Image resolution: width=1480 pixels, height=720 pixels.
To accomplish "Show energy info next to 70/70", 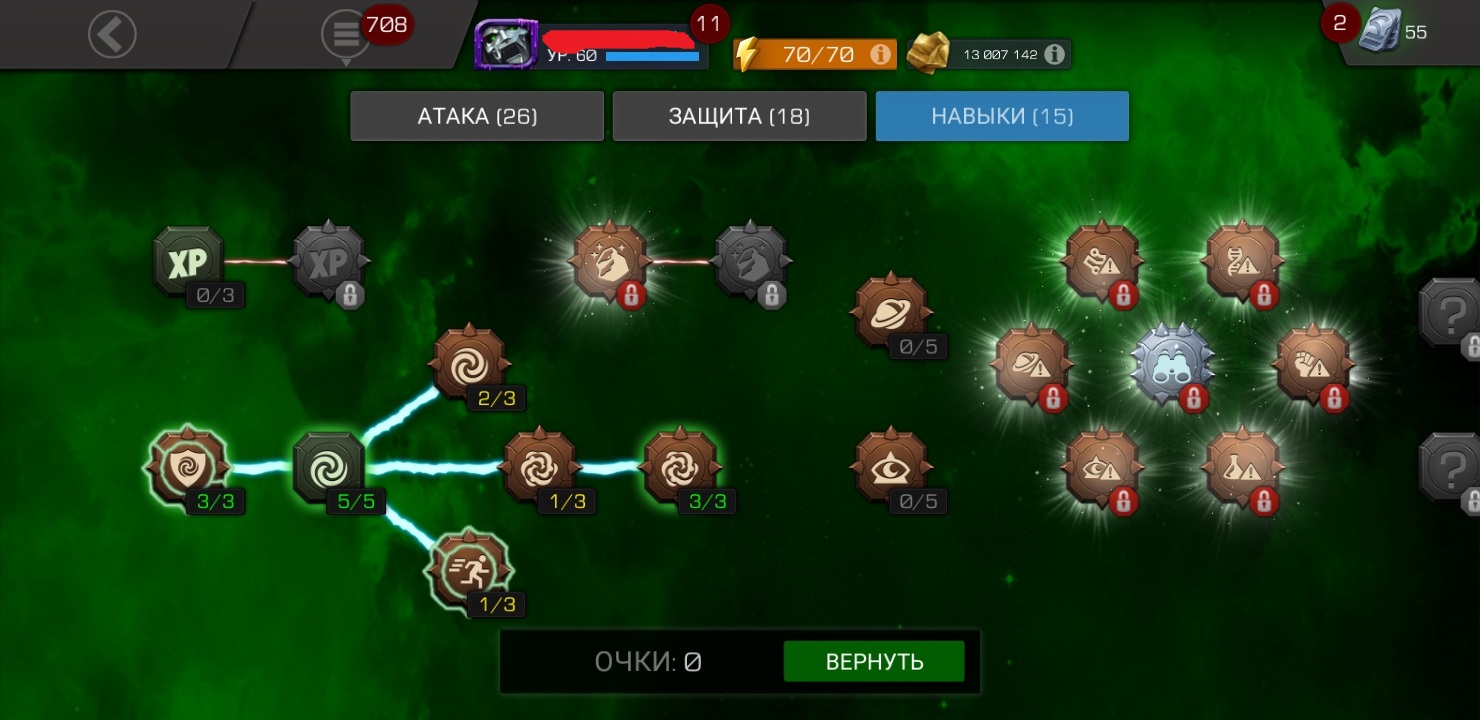I will (881, 54).
